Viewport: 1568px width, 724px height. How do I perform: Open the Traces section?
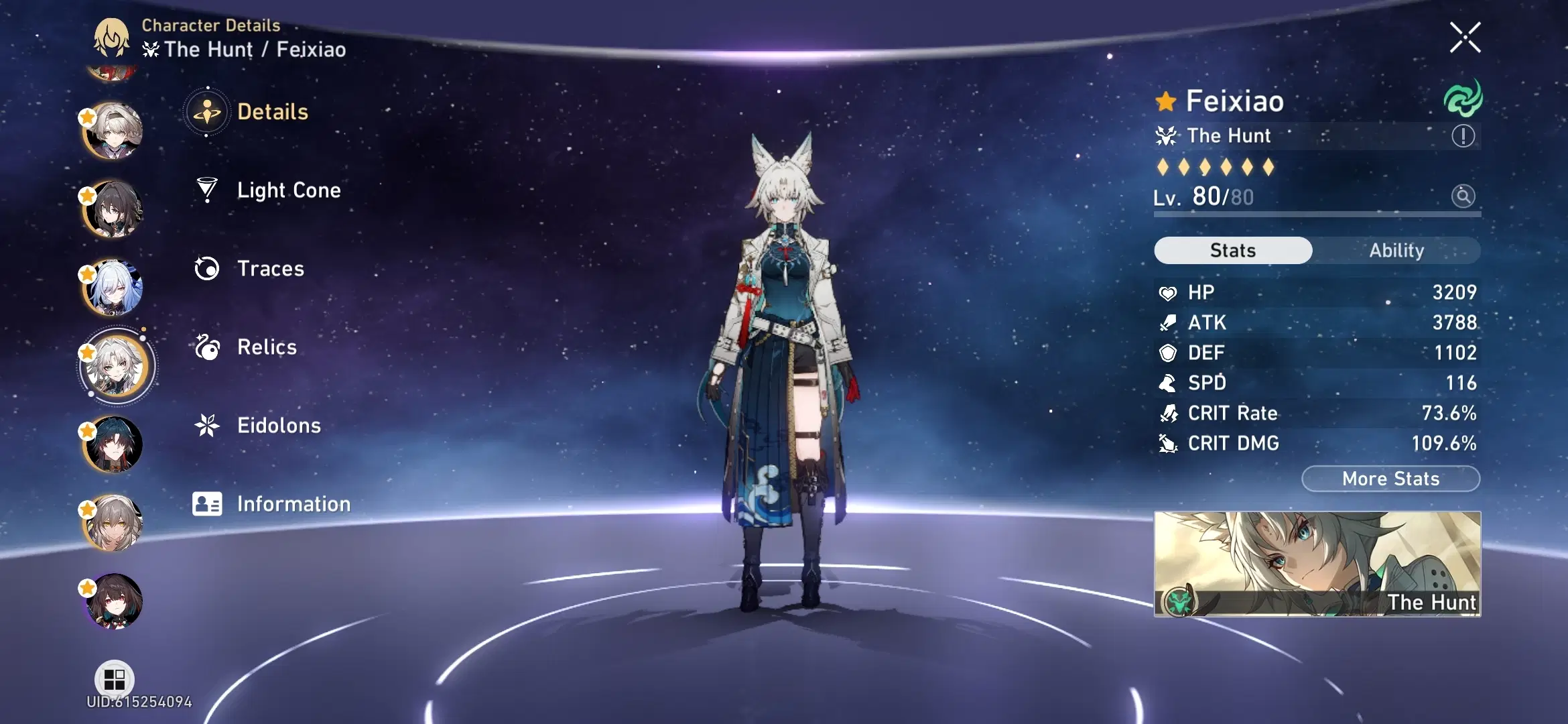coord(271,268)
